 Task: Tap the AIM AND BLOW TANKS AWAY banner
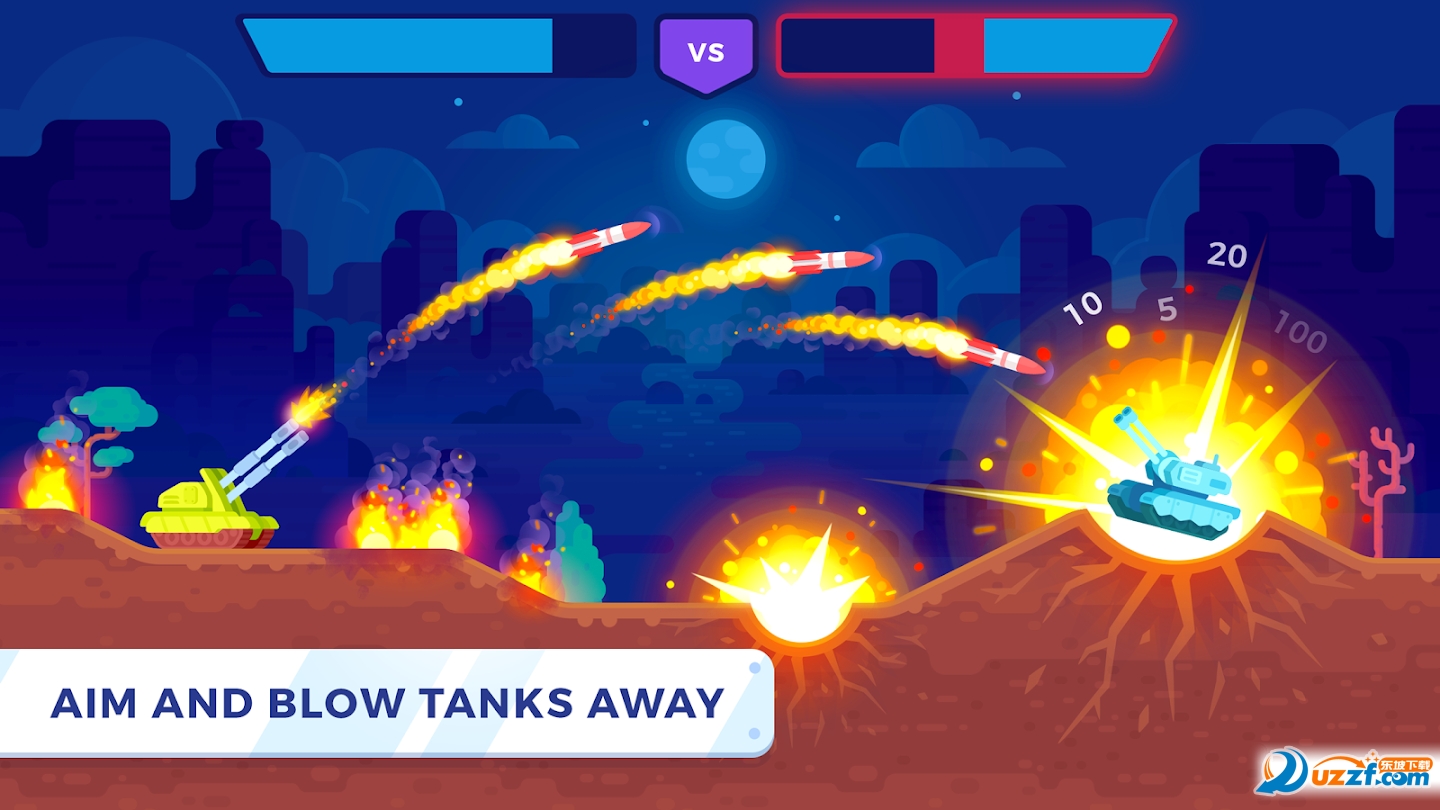(390, 701)
